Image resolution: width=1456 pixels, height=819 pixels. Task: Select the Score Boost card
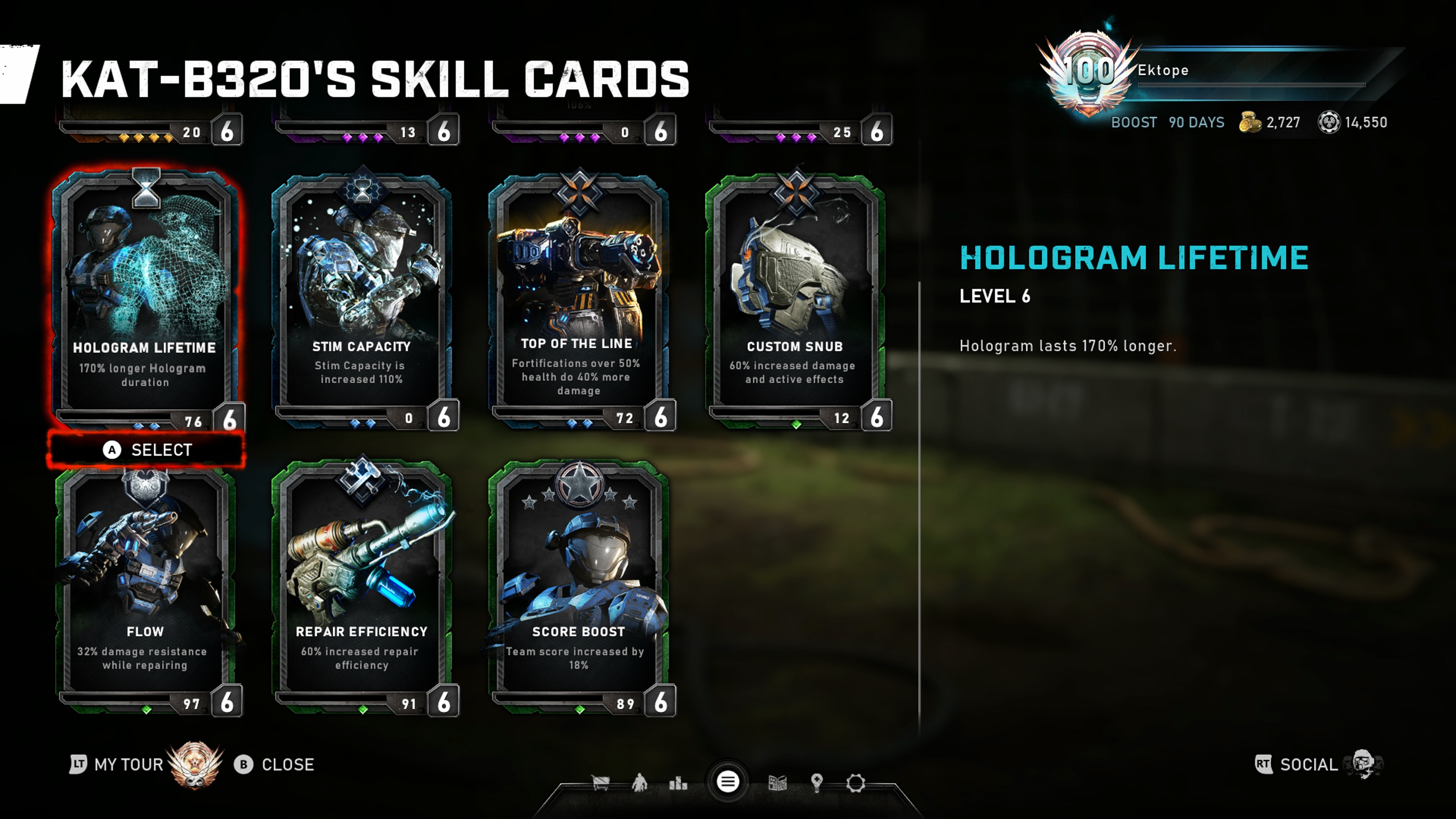pos(578,582)
